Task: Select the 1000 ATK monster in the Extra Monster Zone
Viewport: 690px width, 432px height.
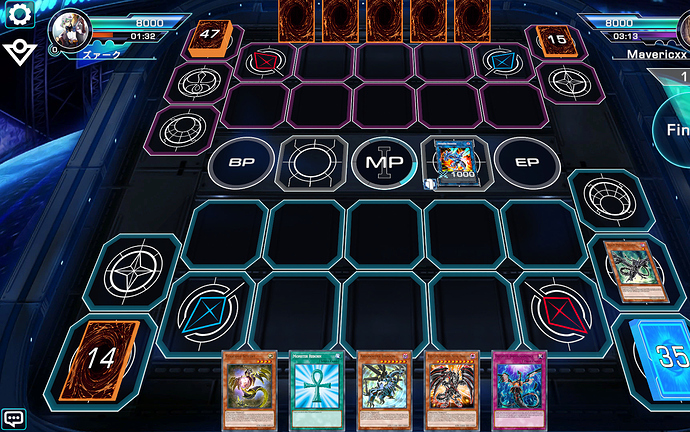Action: (454, 162)
